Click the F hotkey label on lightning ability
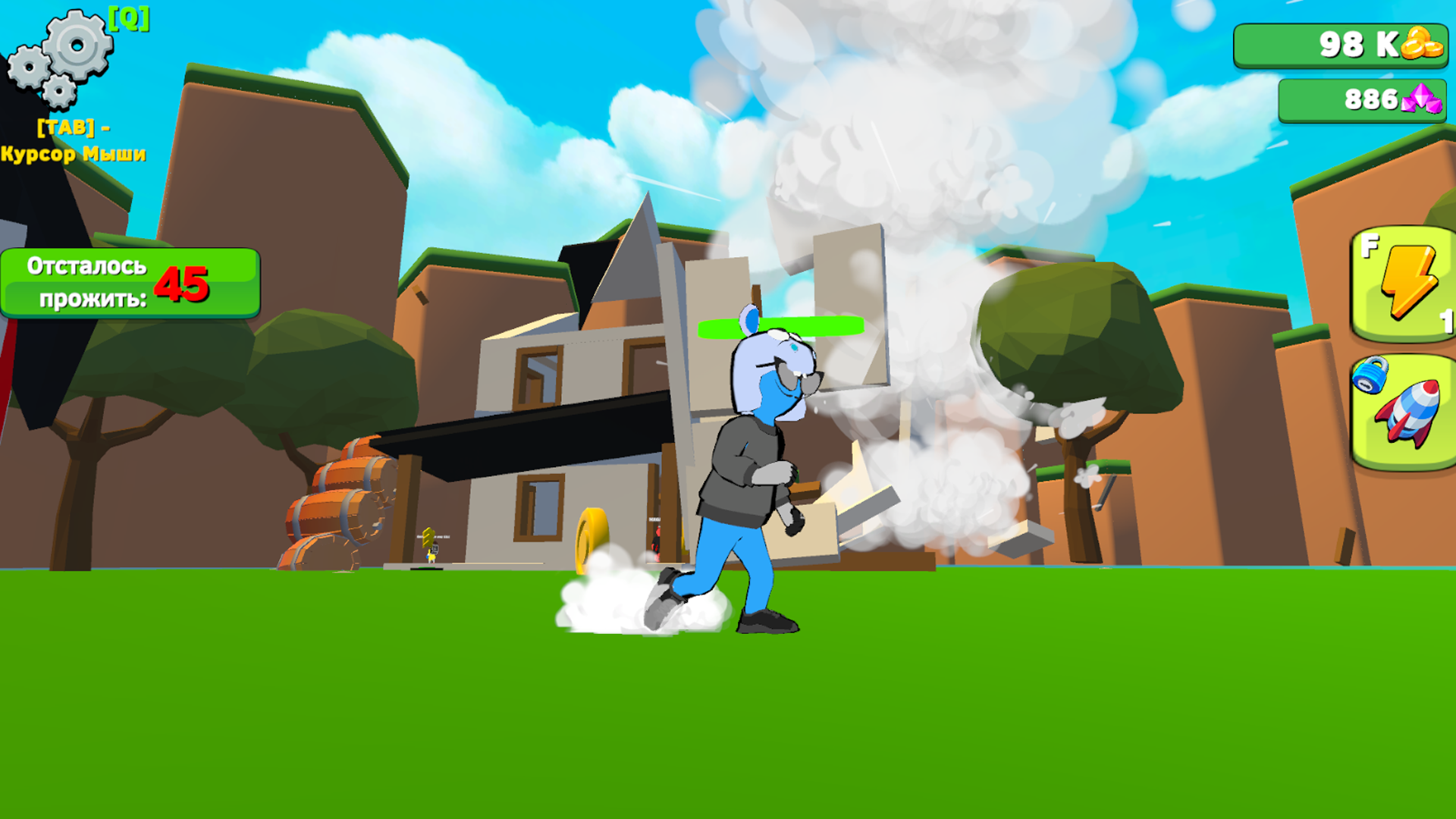Image resolution: width=1456 pixels, height=819 pixels. pyautogui.click(x=1369, y=246)
